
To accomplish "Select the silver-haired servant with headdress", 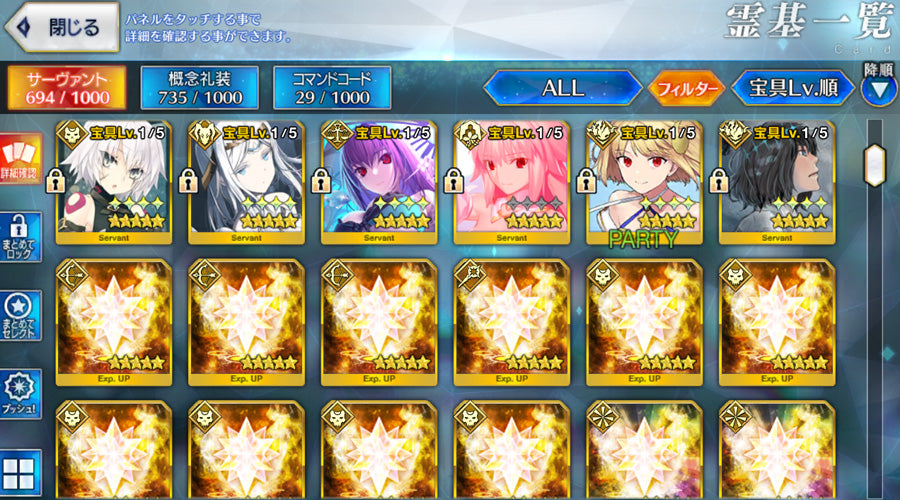I will [246, 182].
